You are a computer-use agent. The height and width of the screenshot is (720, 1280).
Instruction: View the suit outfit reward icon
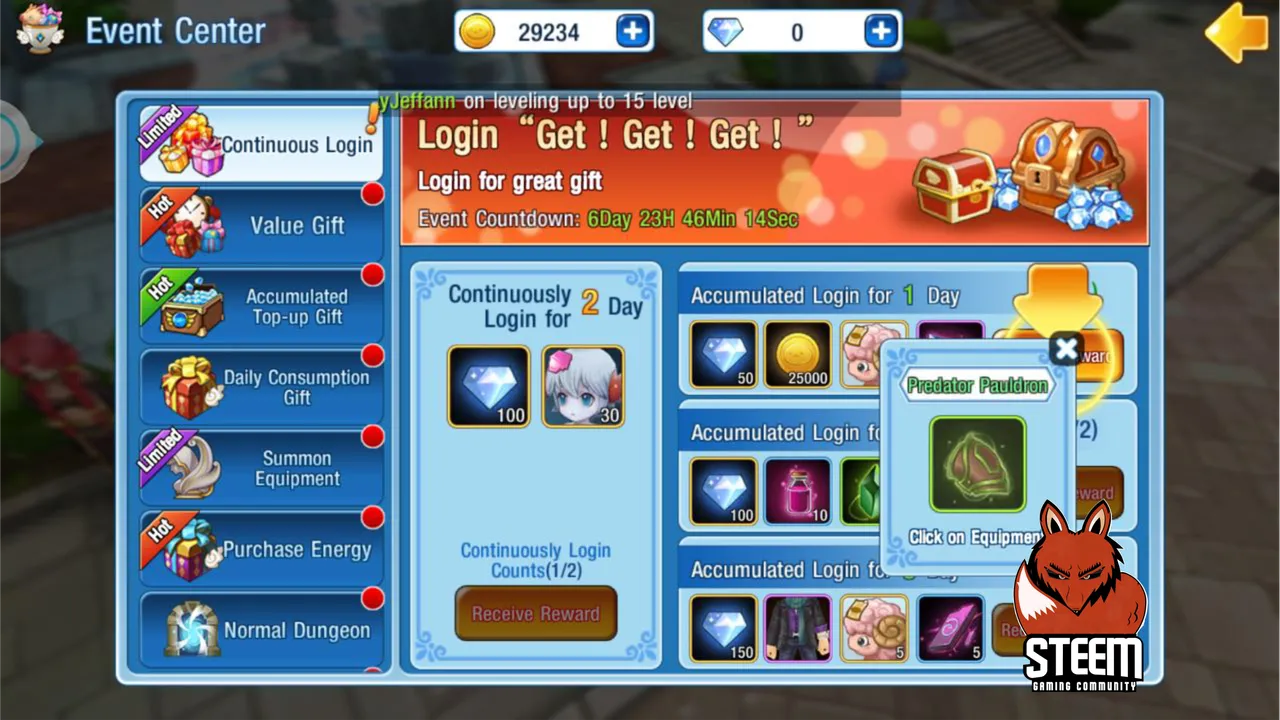point(798,628)
